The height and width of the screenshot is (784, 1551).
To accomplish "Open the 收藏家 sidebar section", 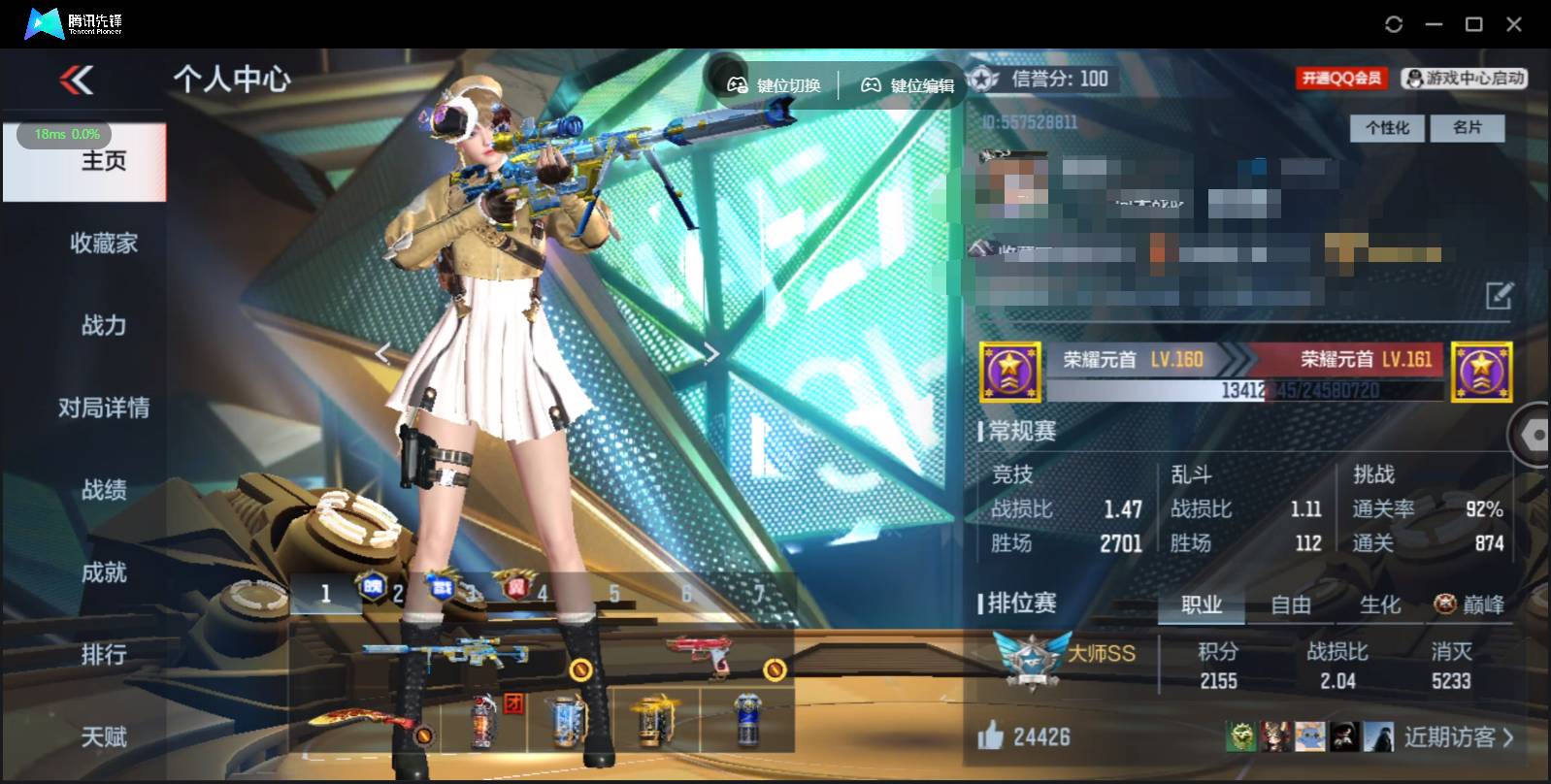I will point(102,244).
